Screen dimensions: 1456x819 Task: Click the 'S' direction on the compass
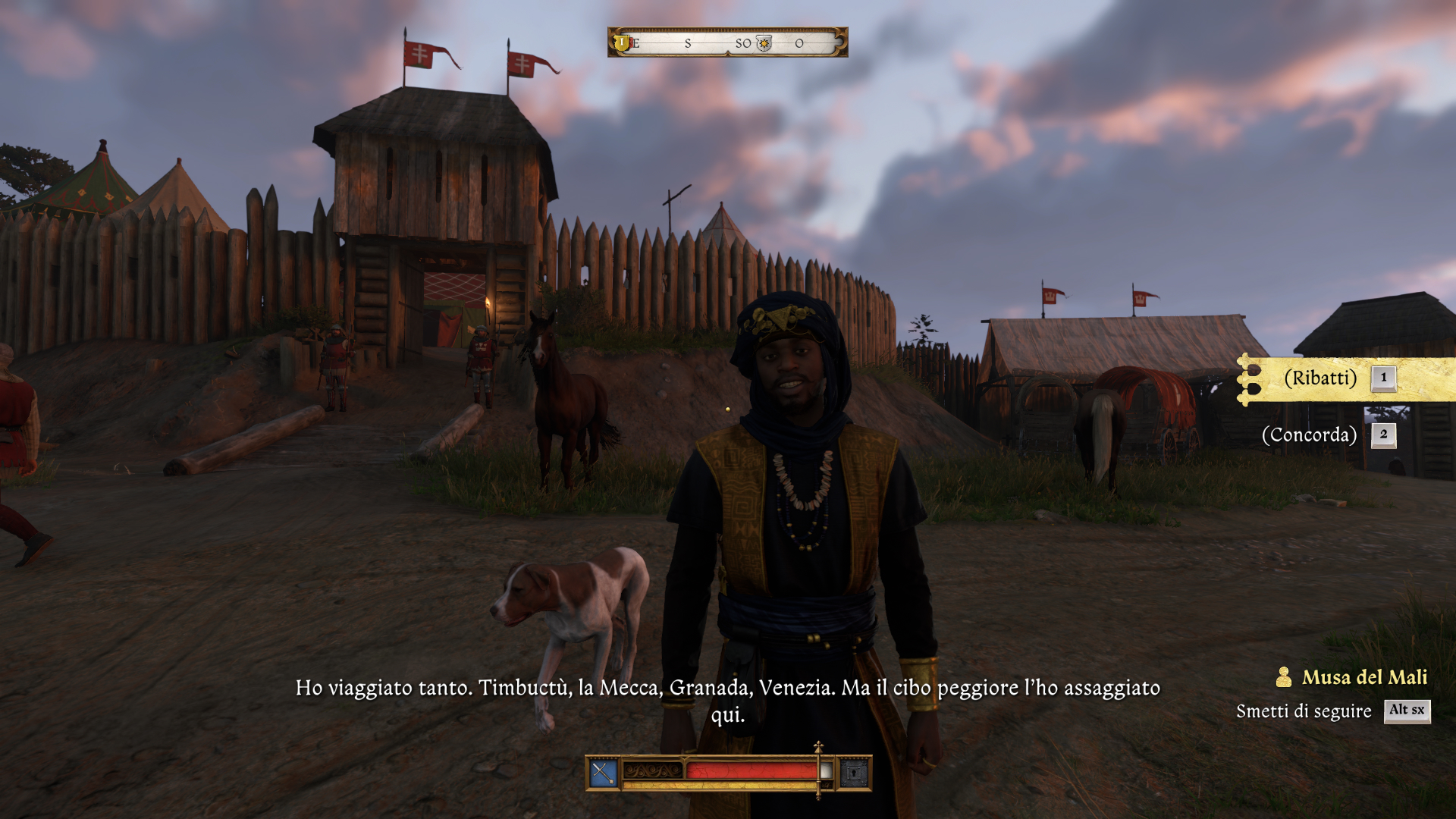click(x=688, y=43)
